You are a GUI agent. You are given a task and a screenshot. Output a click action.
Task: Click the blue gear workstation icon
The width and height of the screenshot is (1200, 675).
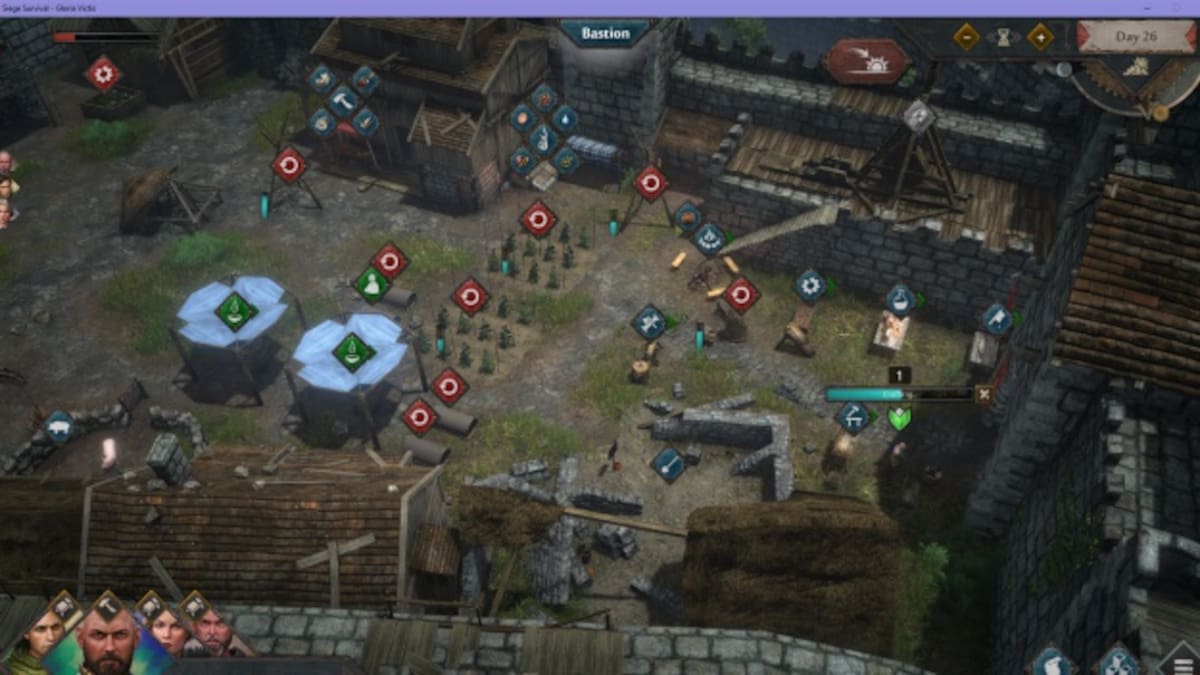tap(811, 286)
